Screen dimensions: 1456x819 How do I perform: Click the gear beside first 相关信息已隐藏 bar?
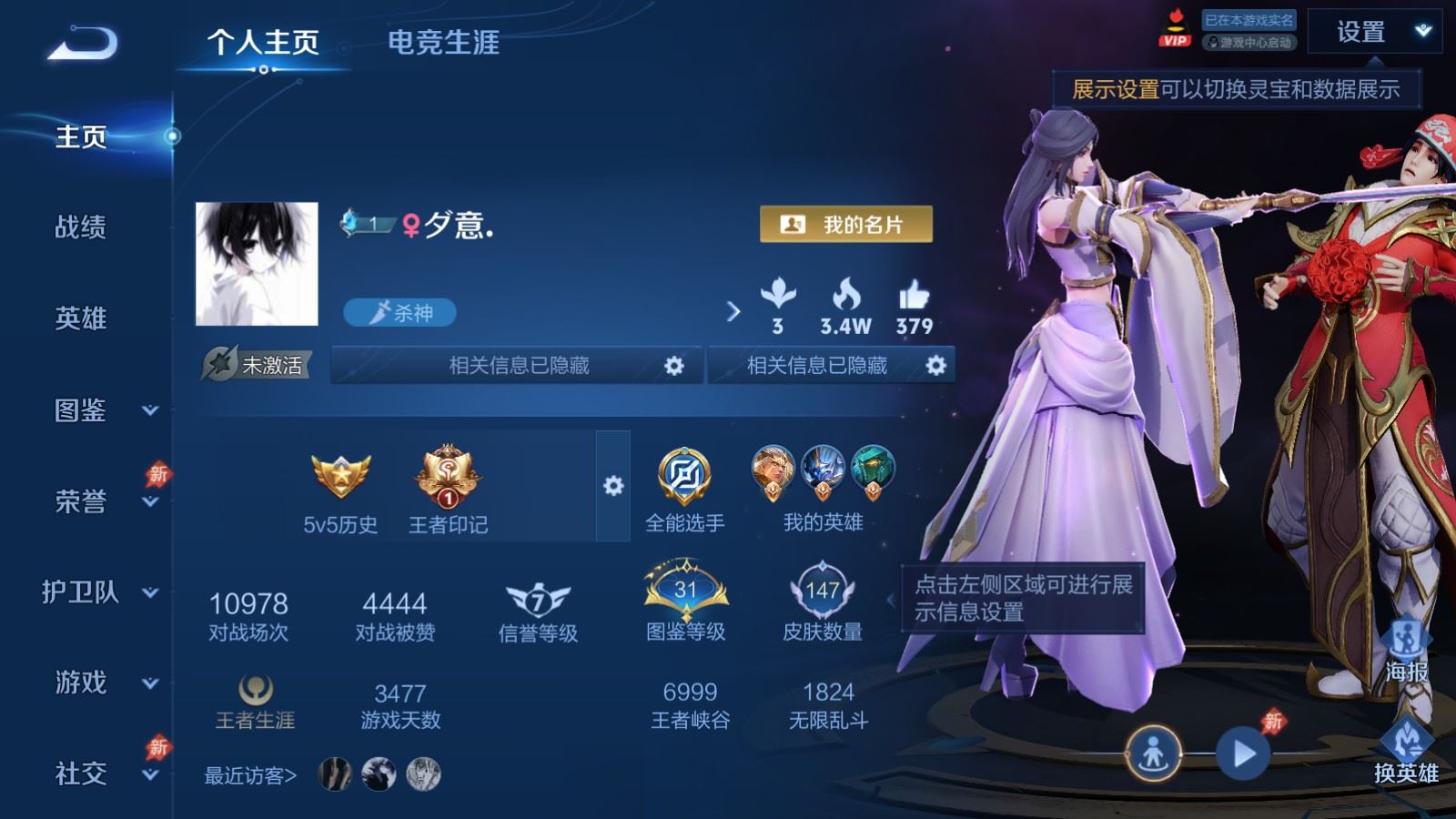tap(674, 365)
